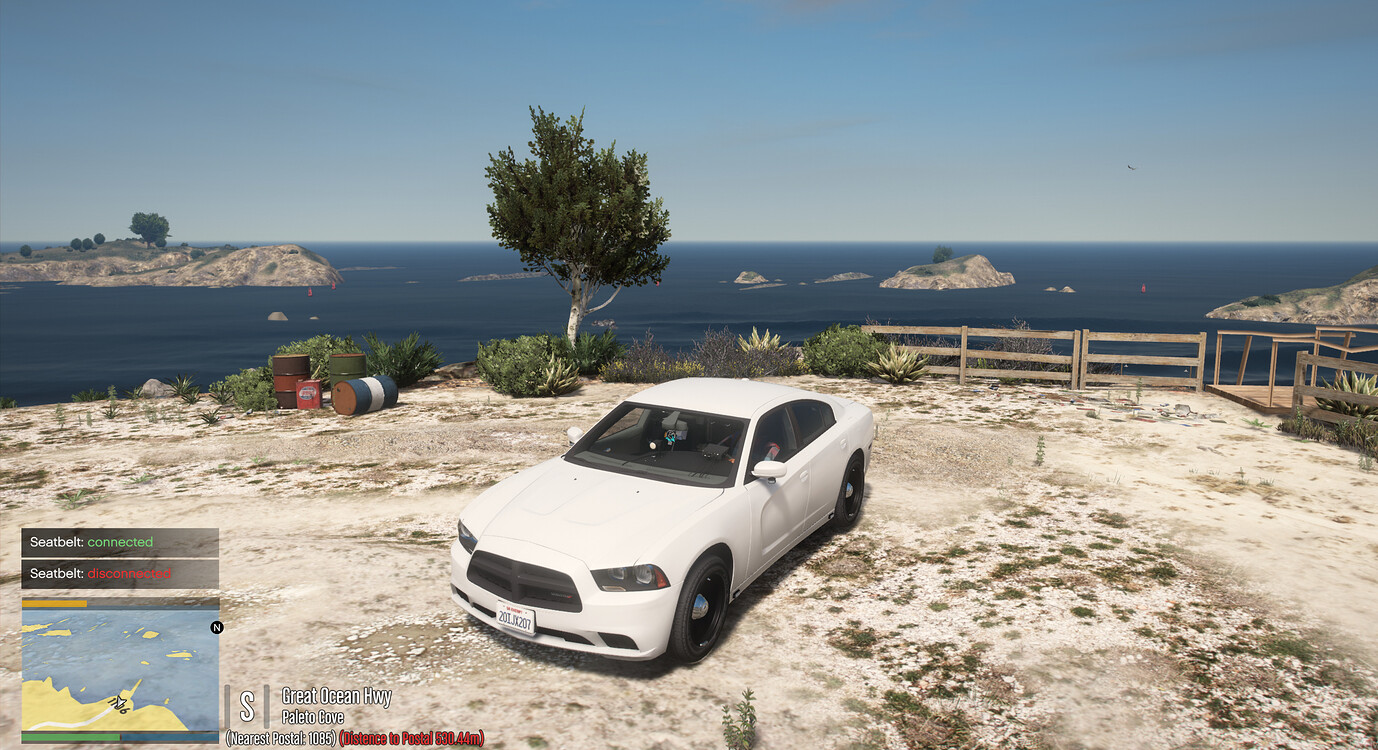Click the "Great Ocean Hwy" street label
Image resolution: width=1378 pixels, height=750 pixels.
pos(336,695)
